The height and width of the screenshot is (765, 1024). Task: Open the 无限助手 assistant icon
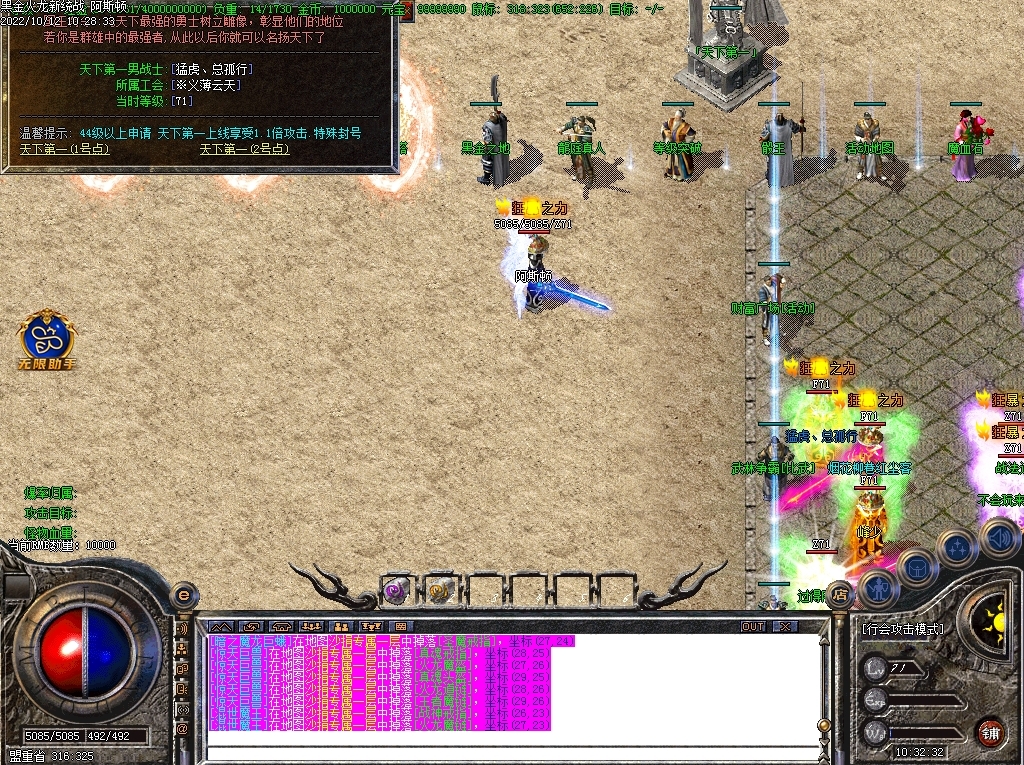click(47, 338)
